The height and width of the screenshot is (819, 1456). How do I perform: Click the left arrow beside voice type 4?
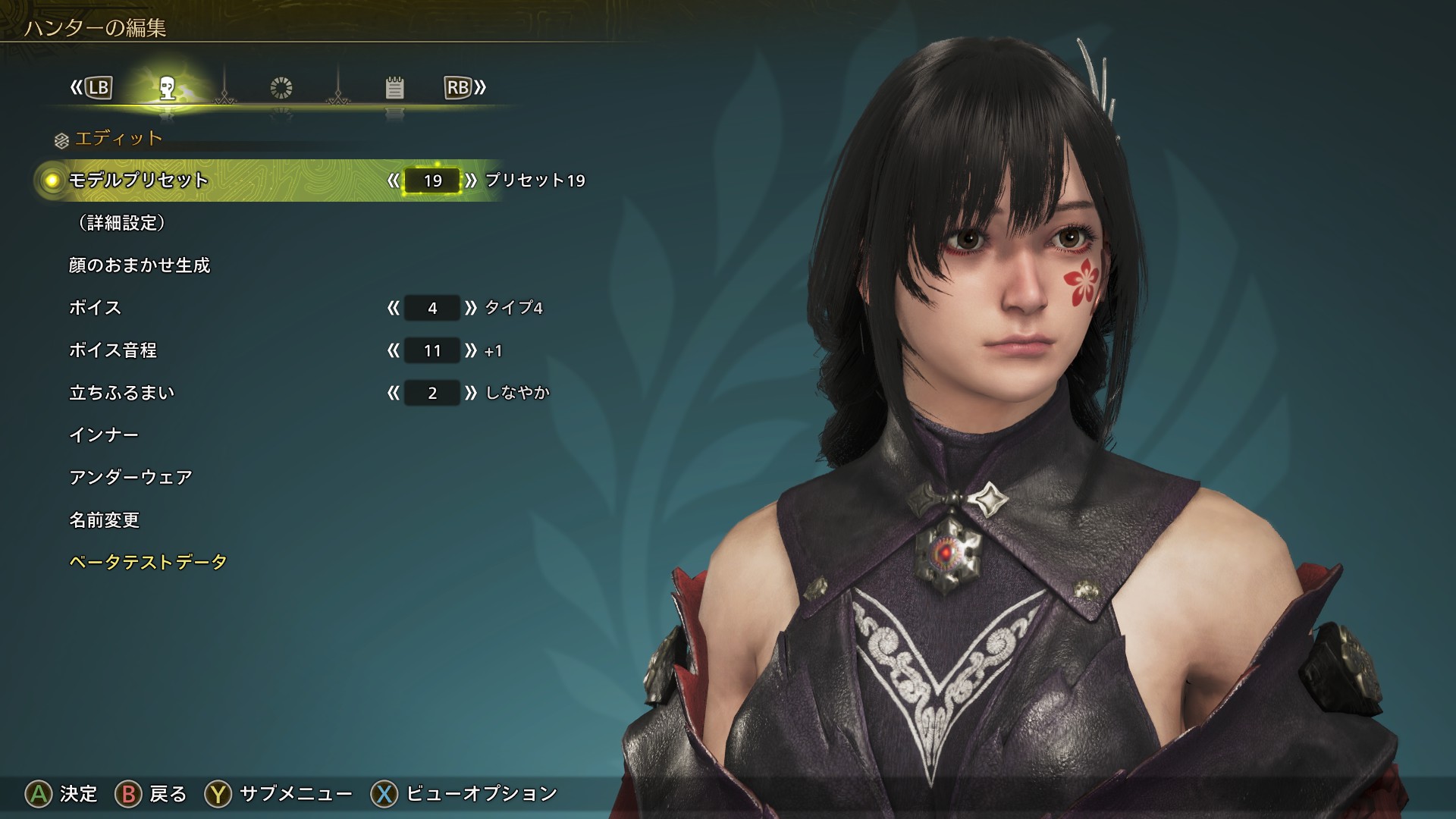[x=393, y=308]
